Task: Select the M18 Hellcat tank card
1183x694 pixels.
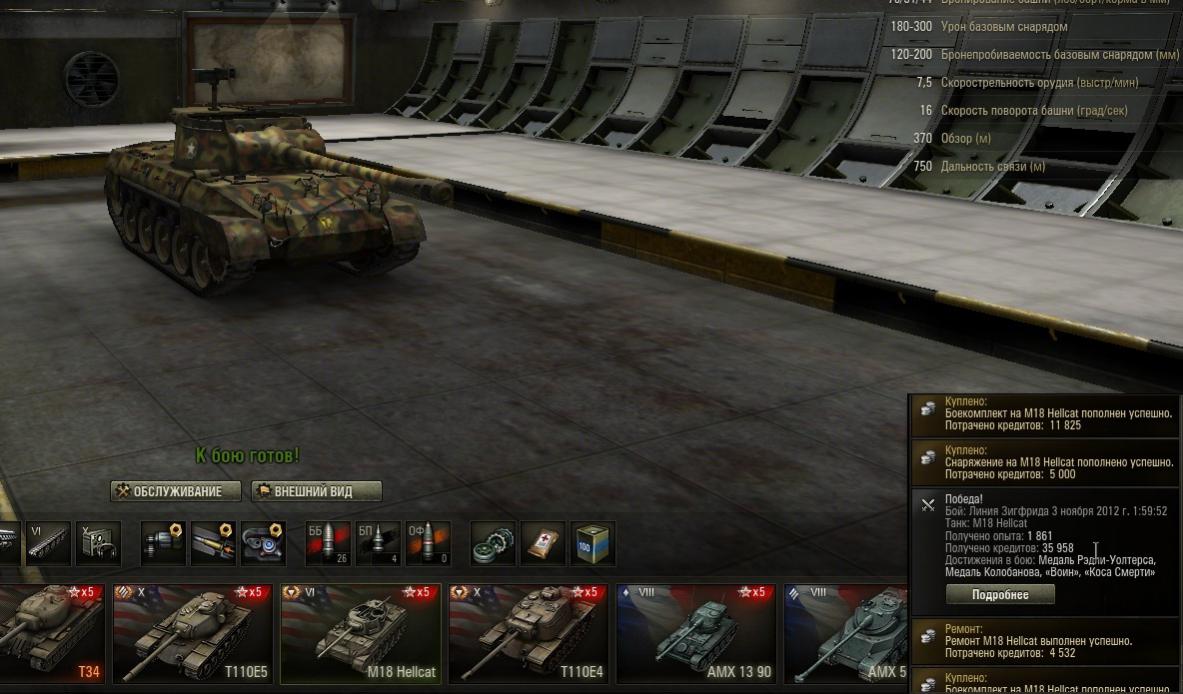Action: click(x=360, y=633)
